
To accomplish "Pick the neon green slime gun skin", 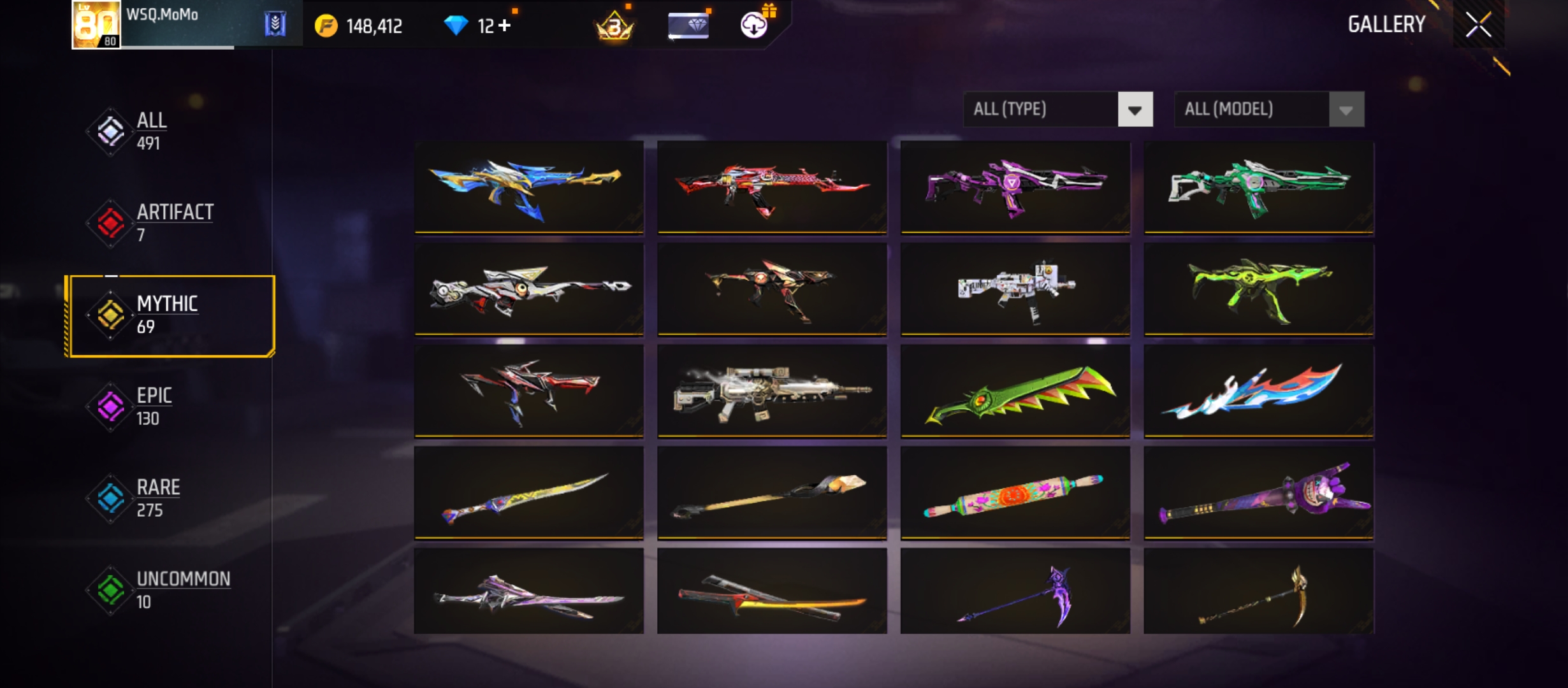I will (1258, 289).
